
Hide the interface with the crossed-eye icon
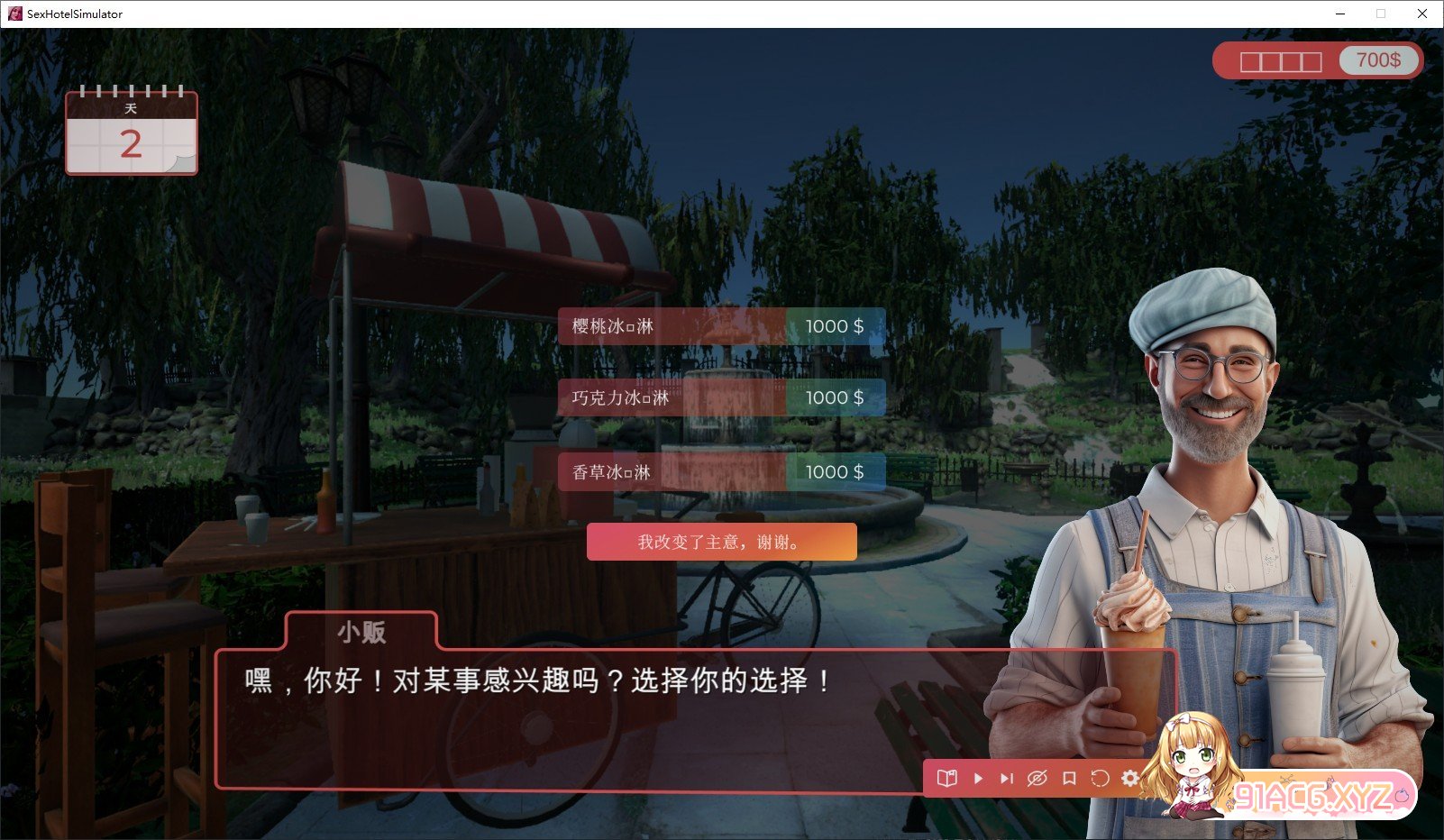coord(1037,778)
